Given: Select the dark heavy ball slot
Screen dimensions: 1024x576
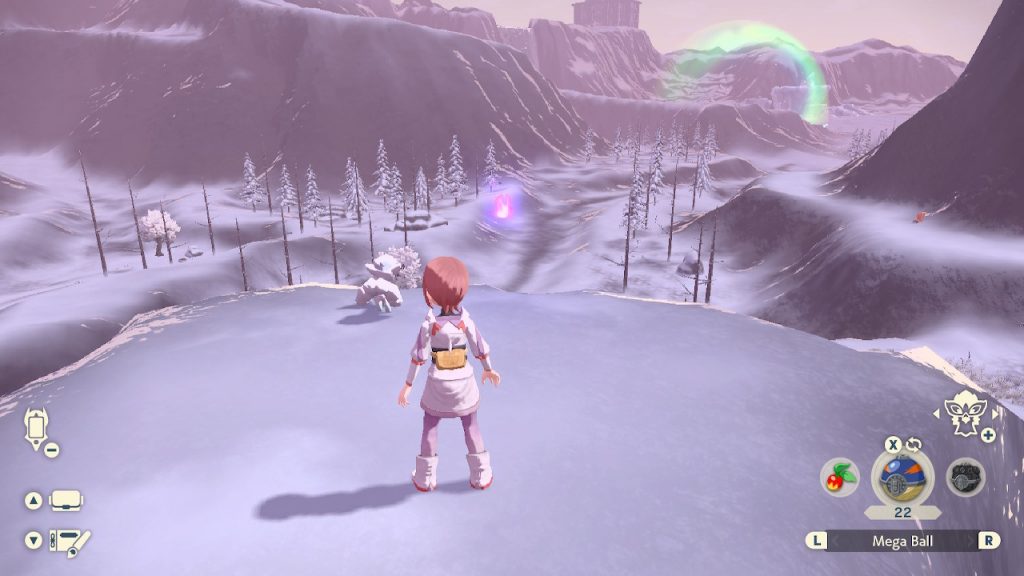Looking at the screenshot, I should [965, 477].
